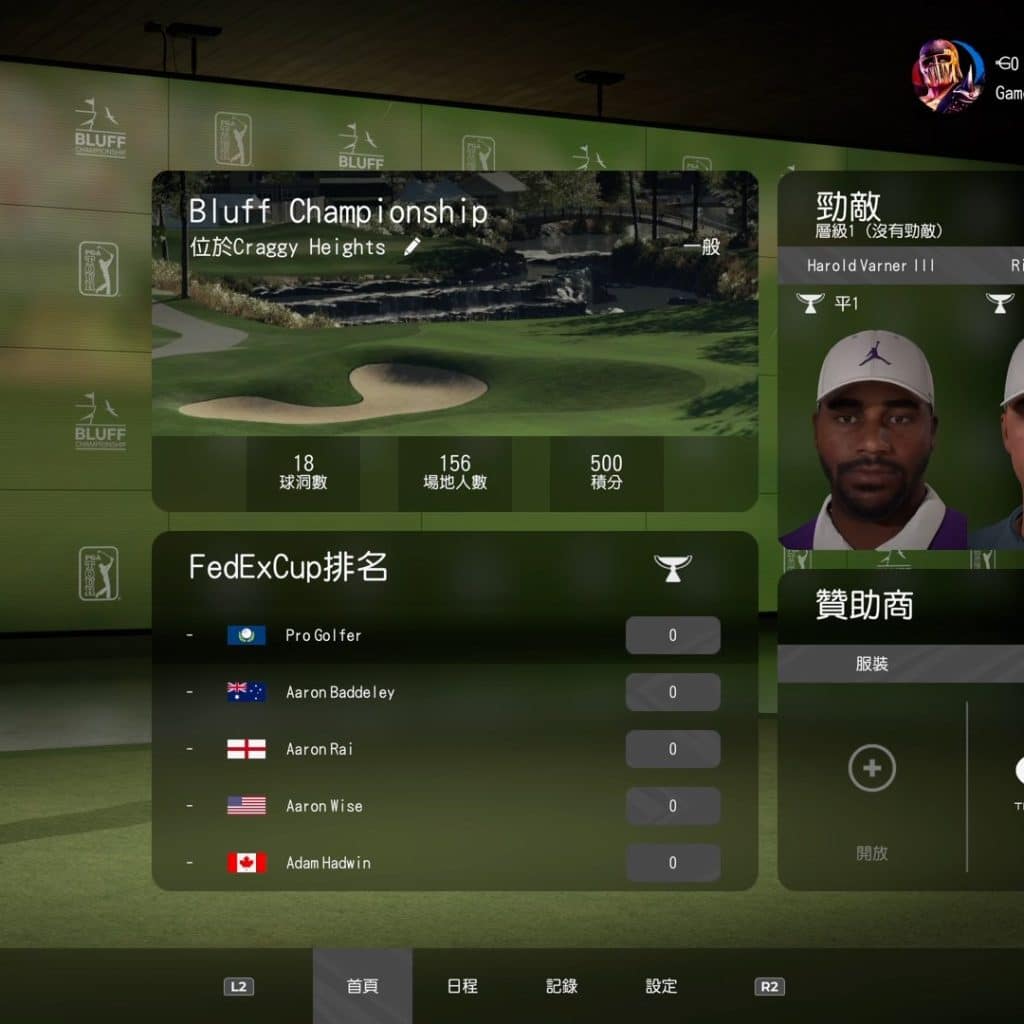Open the 設定 settings tab
This screenshot has width=1024, height=1024.
[x=661, y=986]
